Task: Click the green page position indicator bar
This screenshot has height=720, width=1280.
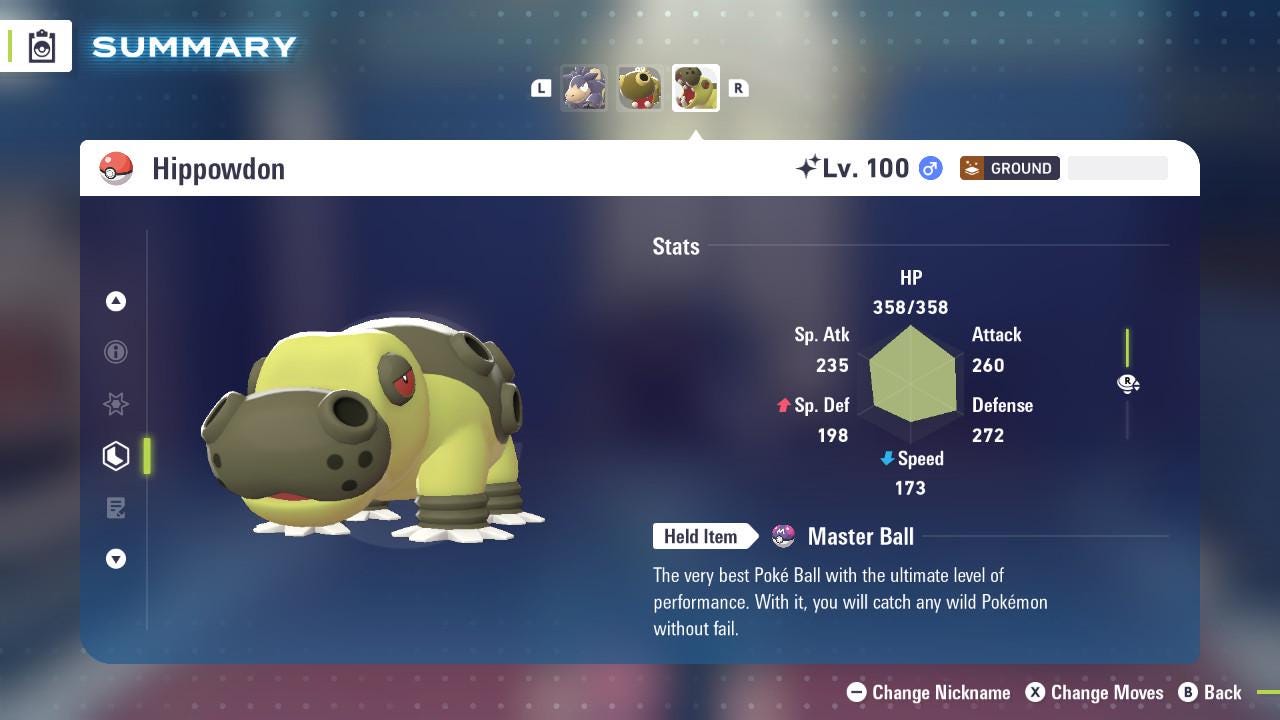Action: [148, 456]
